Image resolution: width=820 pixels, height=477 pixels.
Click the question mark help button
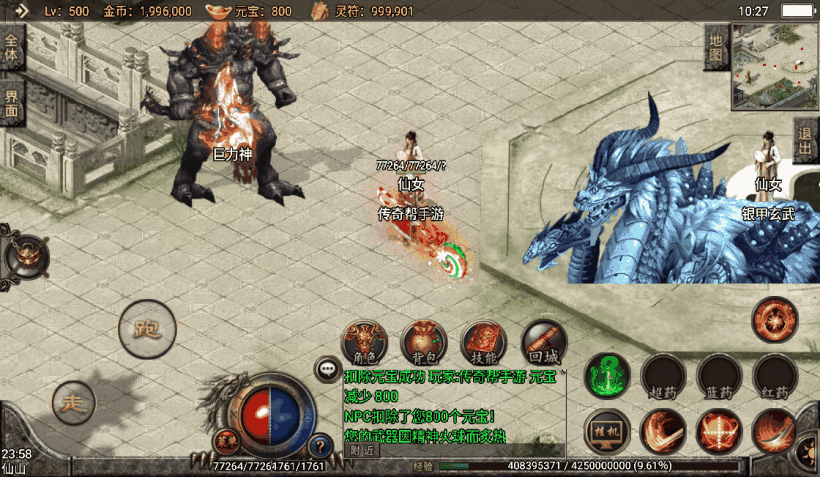point(321,446)
